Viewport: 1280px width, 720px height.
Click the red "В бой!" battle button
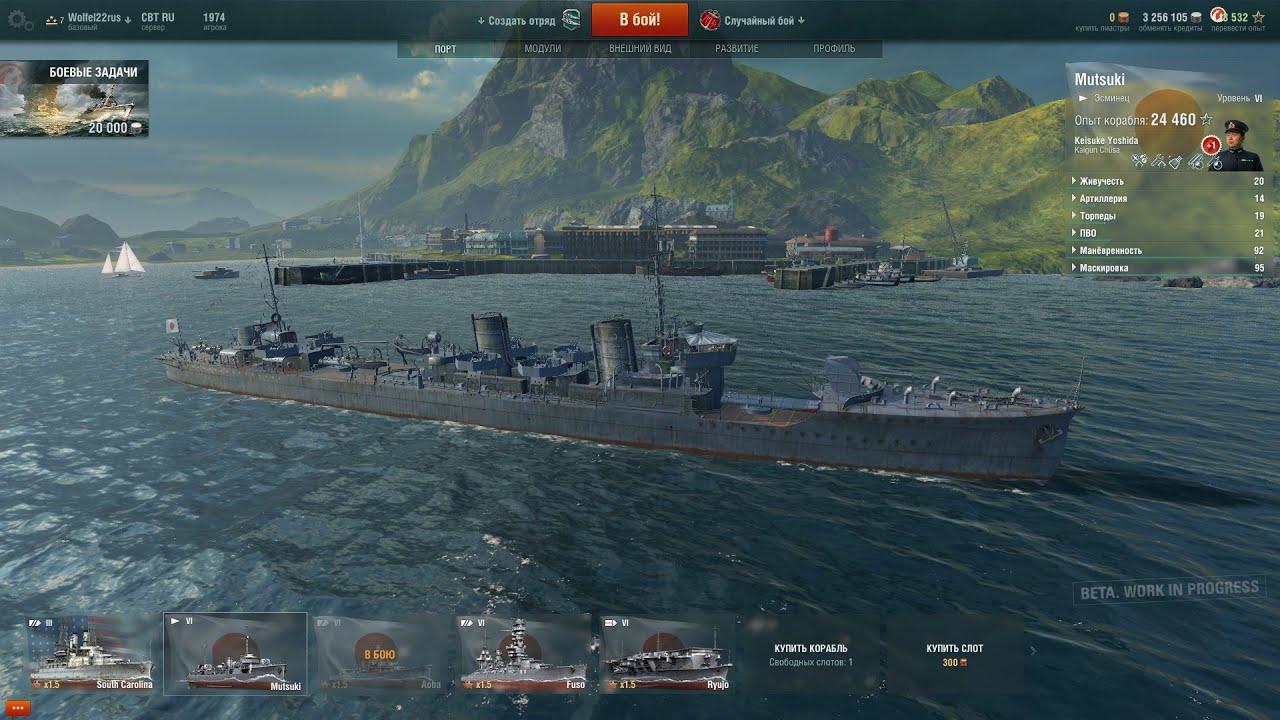pyautogui.click(x=639, y=19)
